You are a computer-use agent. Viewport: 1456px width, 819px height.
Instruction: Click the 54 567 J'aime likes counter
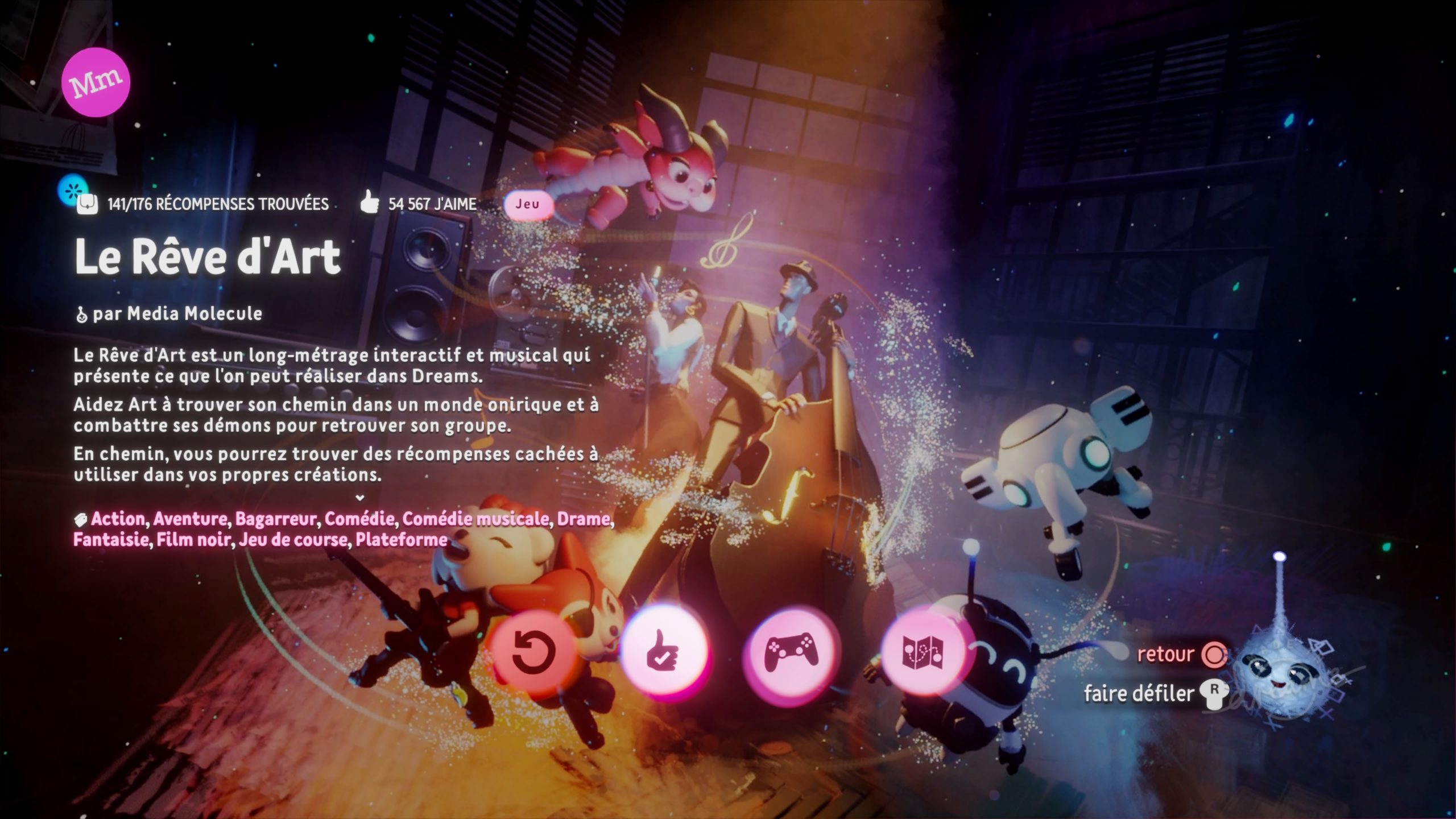point(419,204)
